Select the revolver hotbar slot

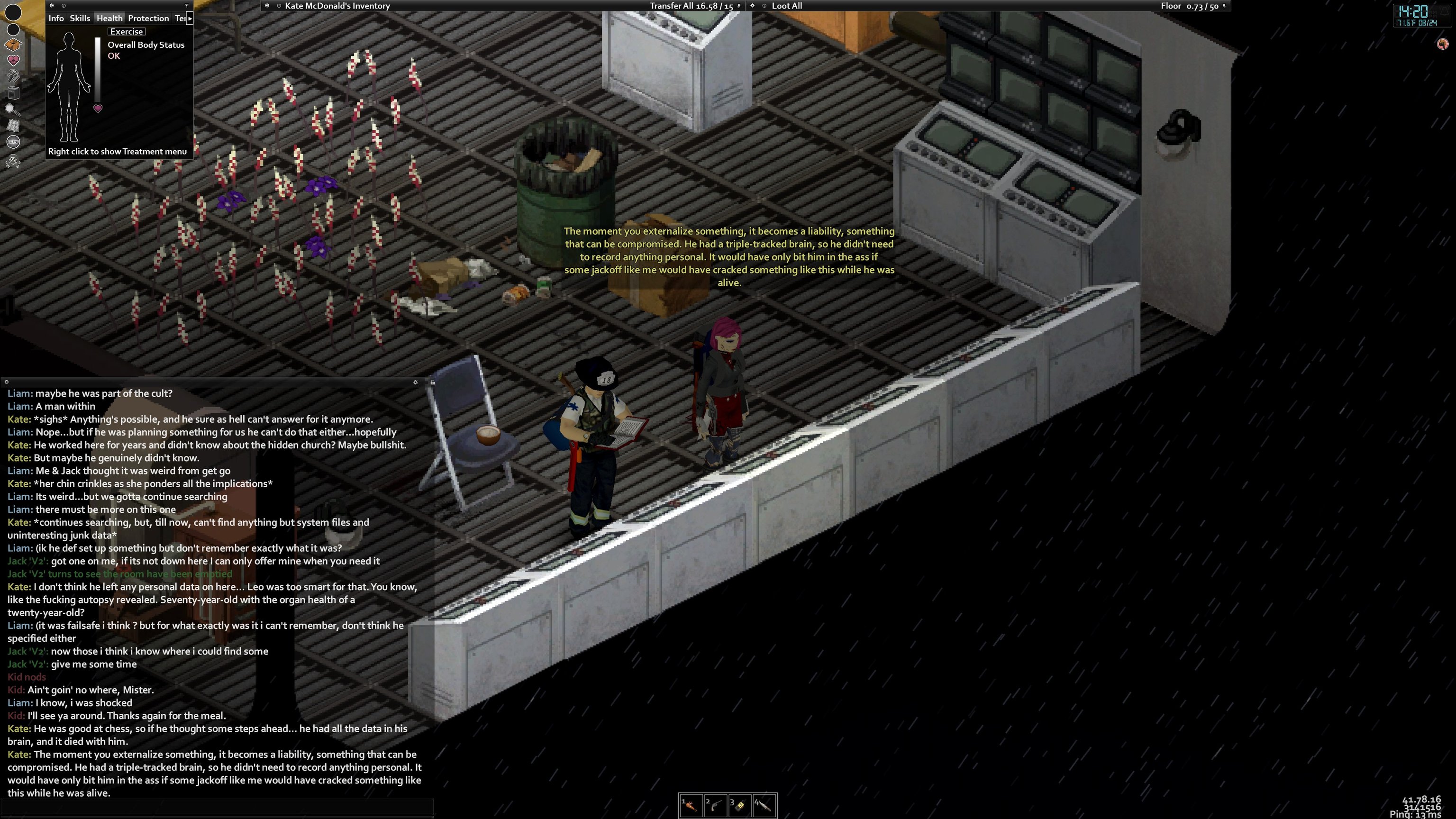[715, 805]
